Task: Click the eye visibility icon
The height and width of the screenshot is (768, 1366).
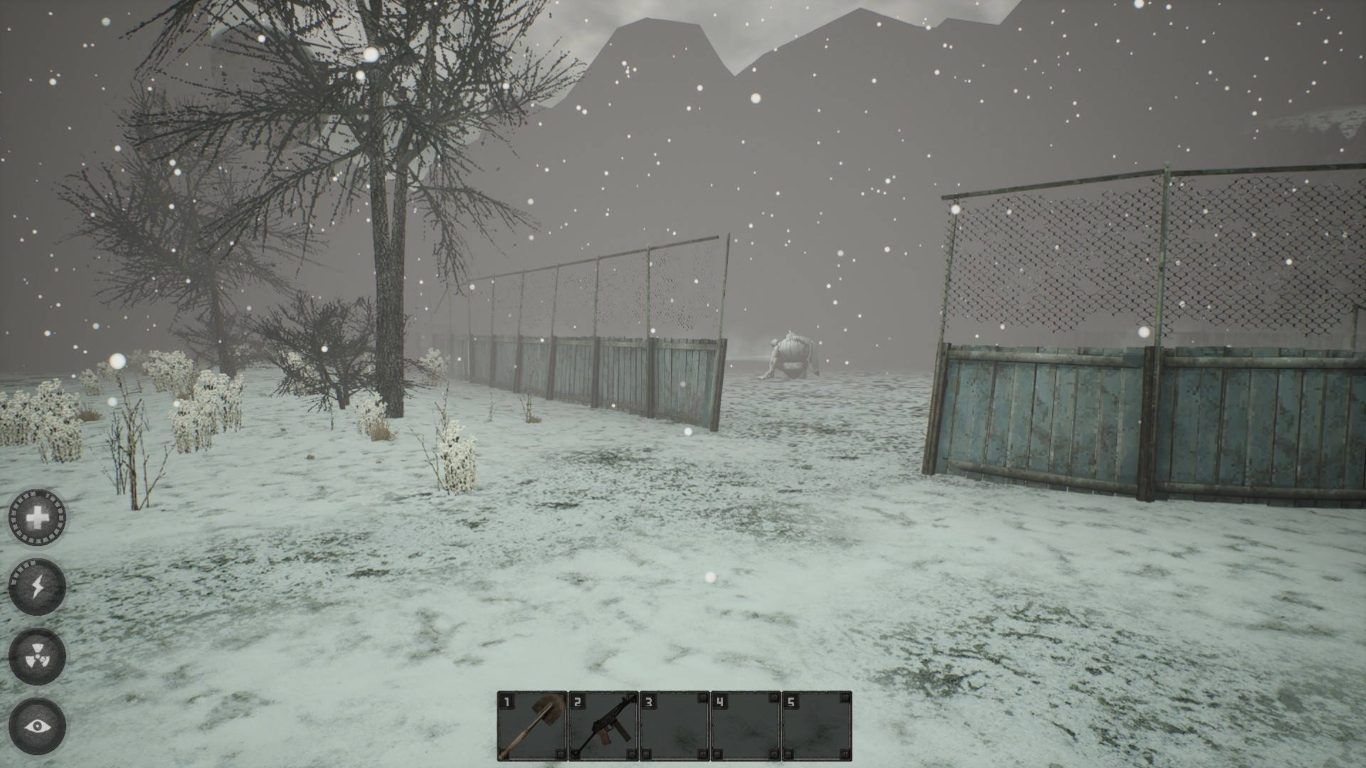Action: [x=37, y=726]
